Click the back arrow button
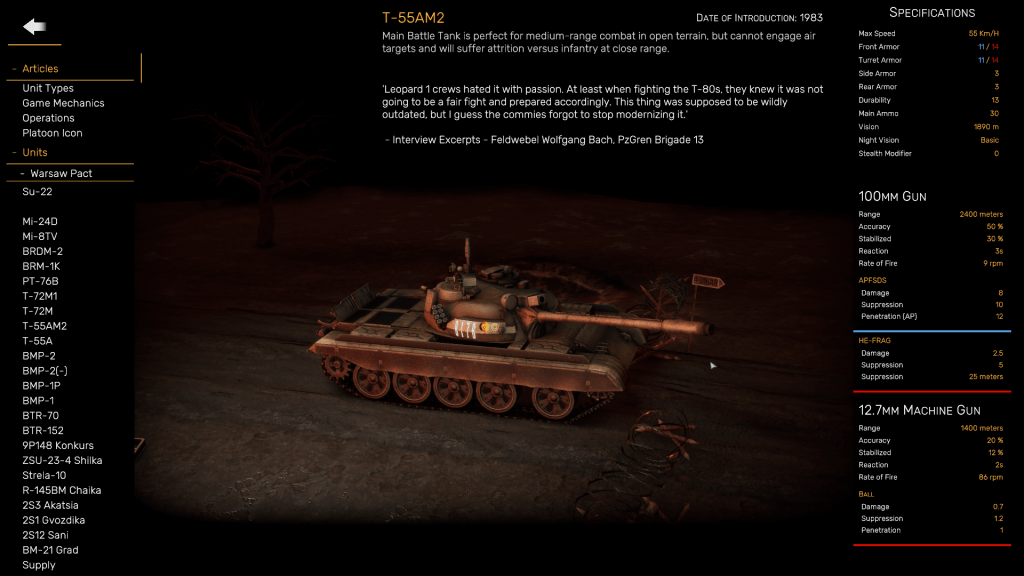Viewport: 1024px width, 576px height. (x=35, y=27)
